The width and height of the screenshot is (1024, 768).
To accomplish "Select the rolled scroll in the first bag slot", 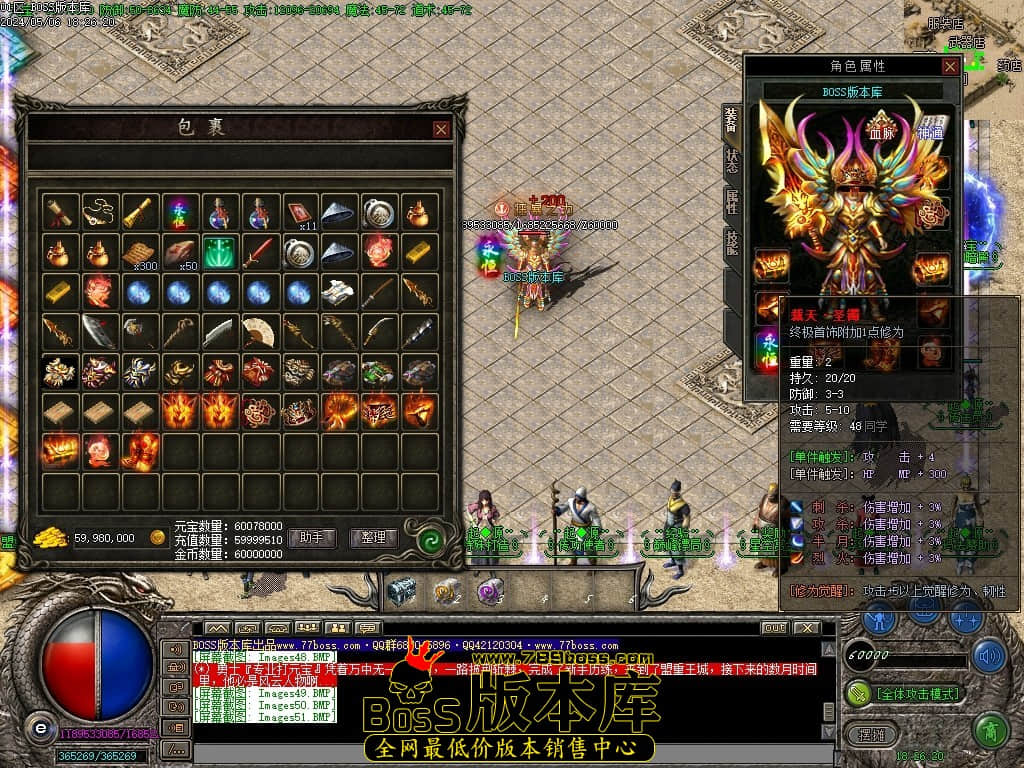I will pos(59,211).
